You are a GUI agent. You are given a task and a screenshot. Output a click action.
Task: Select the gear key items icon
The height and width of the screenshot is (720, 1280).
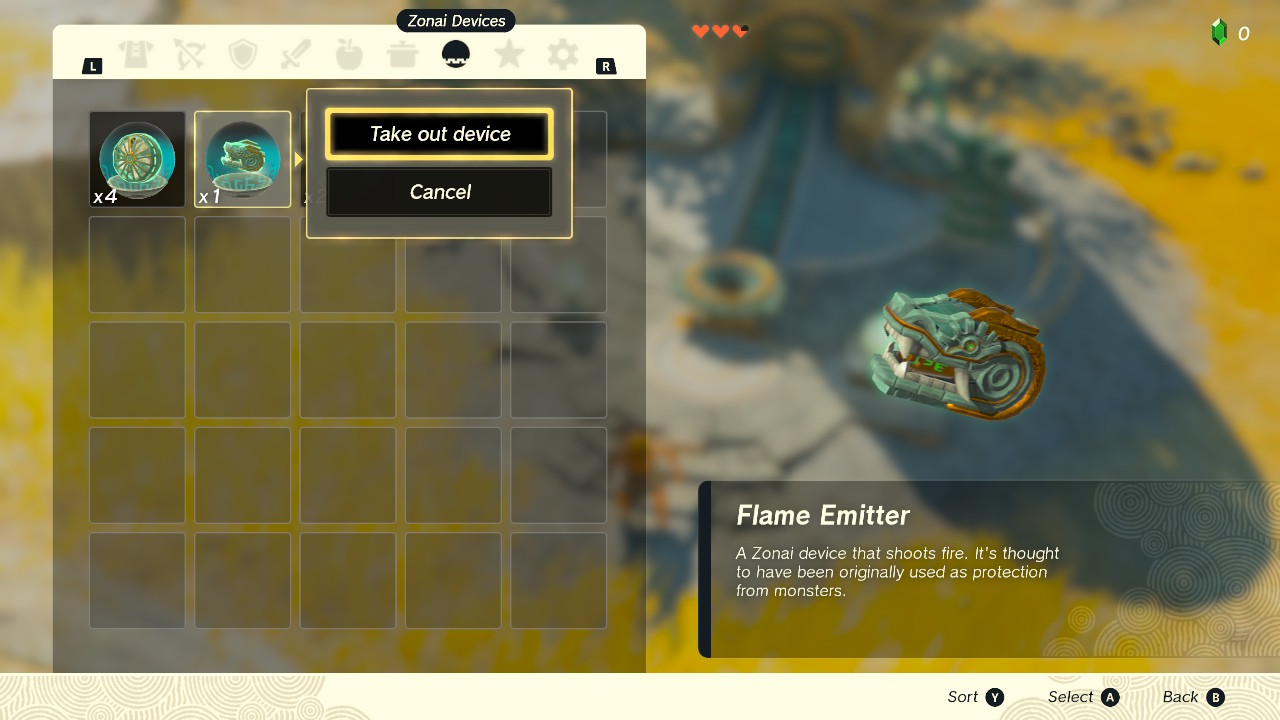(562, 53)
